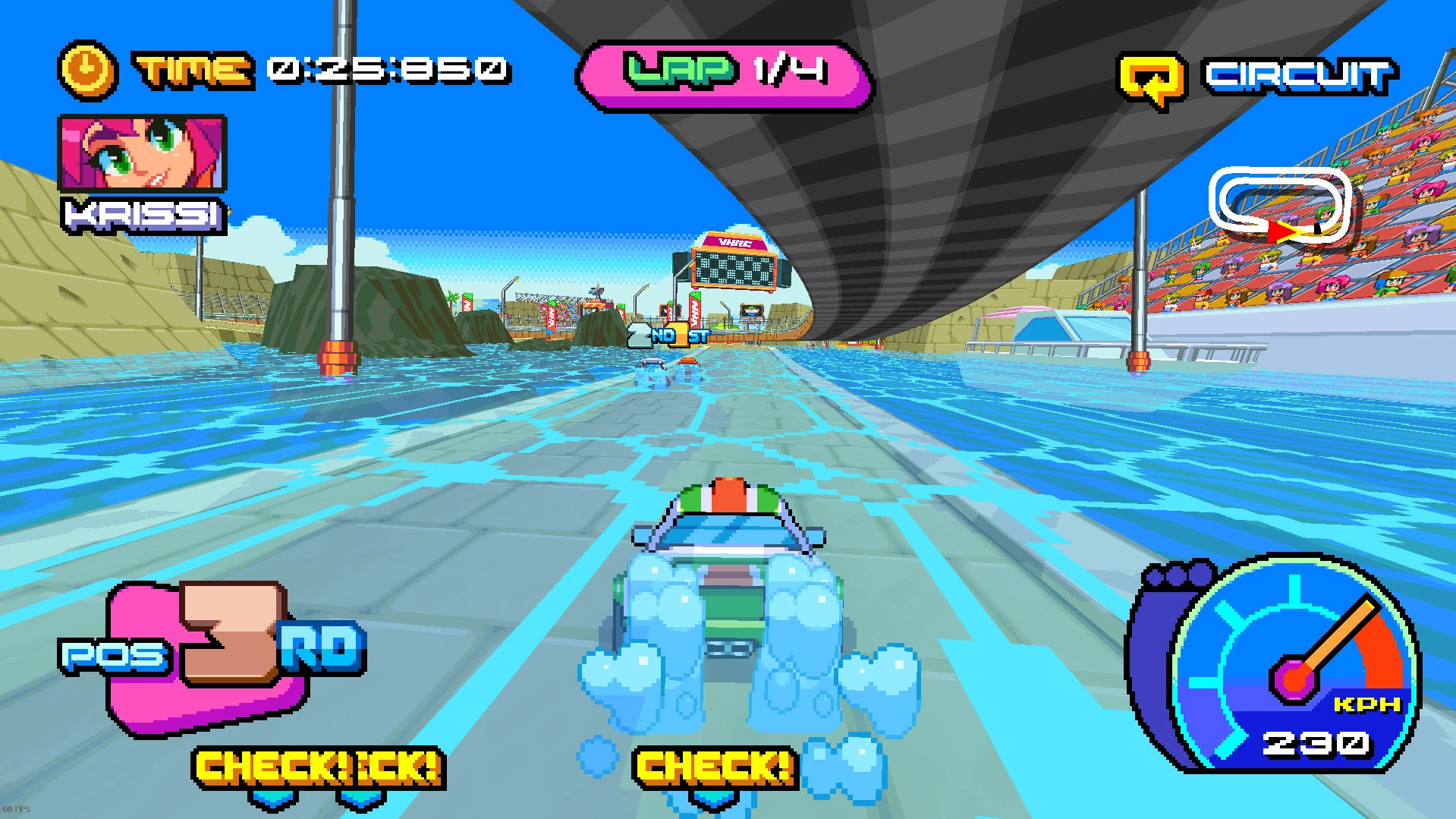Click the orange clock icon
Viewport: 1456px width, 819px height.
coord(87,71)
